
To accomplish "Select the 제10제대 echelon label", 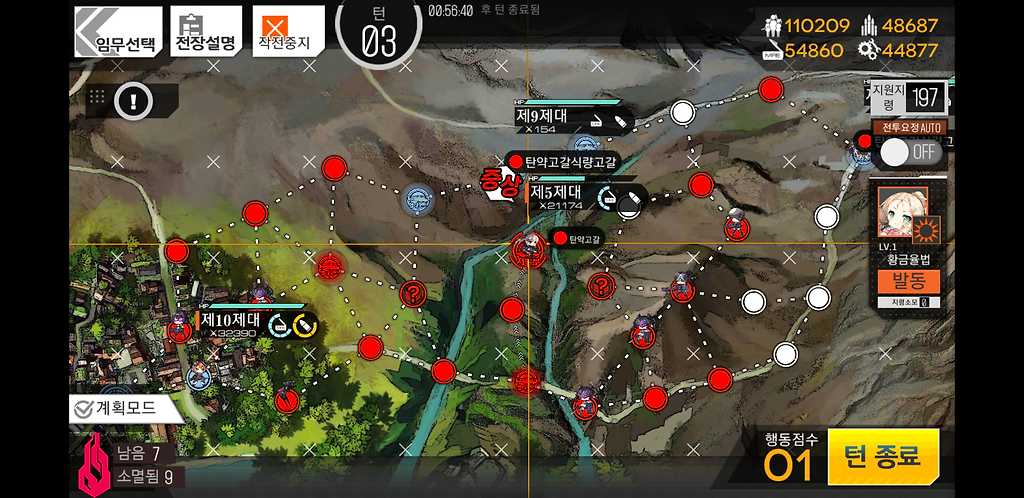I will (231, 321).
